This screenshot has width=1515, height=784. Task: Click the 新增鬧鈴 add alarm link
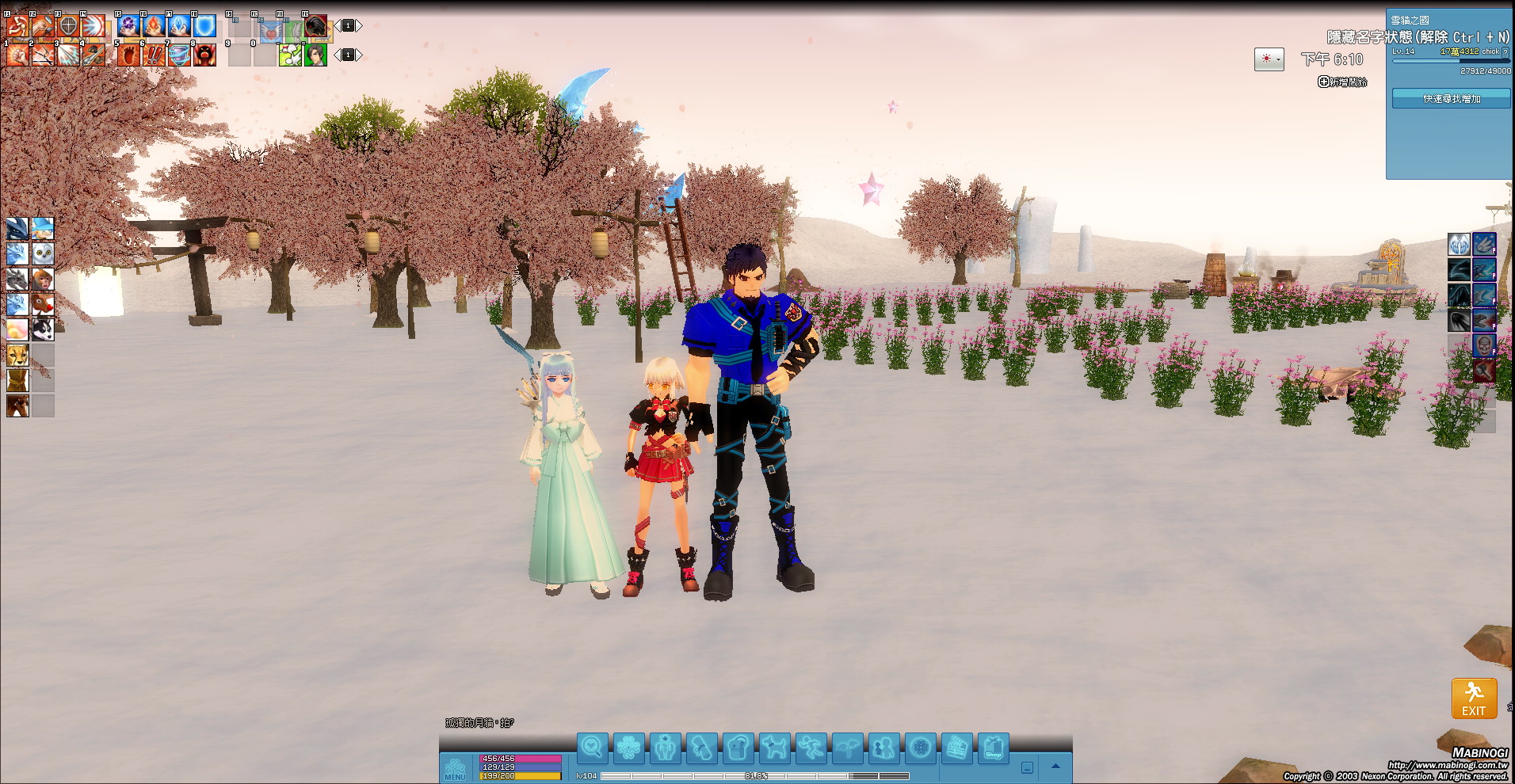coord(1342,82)
